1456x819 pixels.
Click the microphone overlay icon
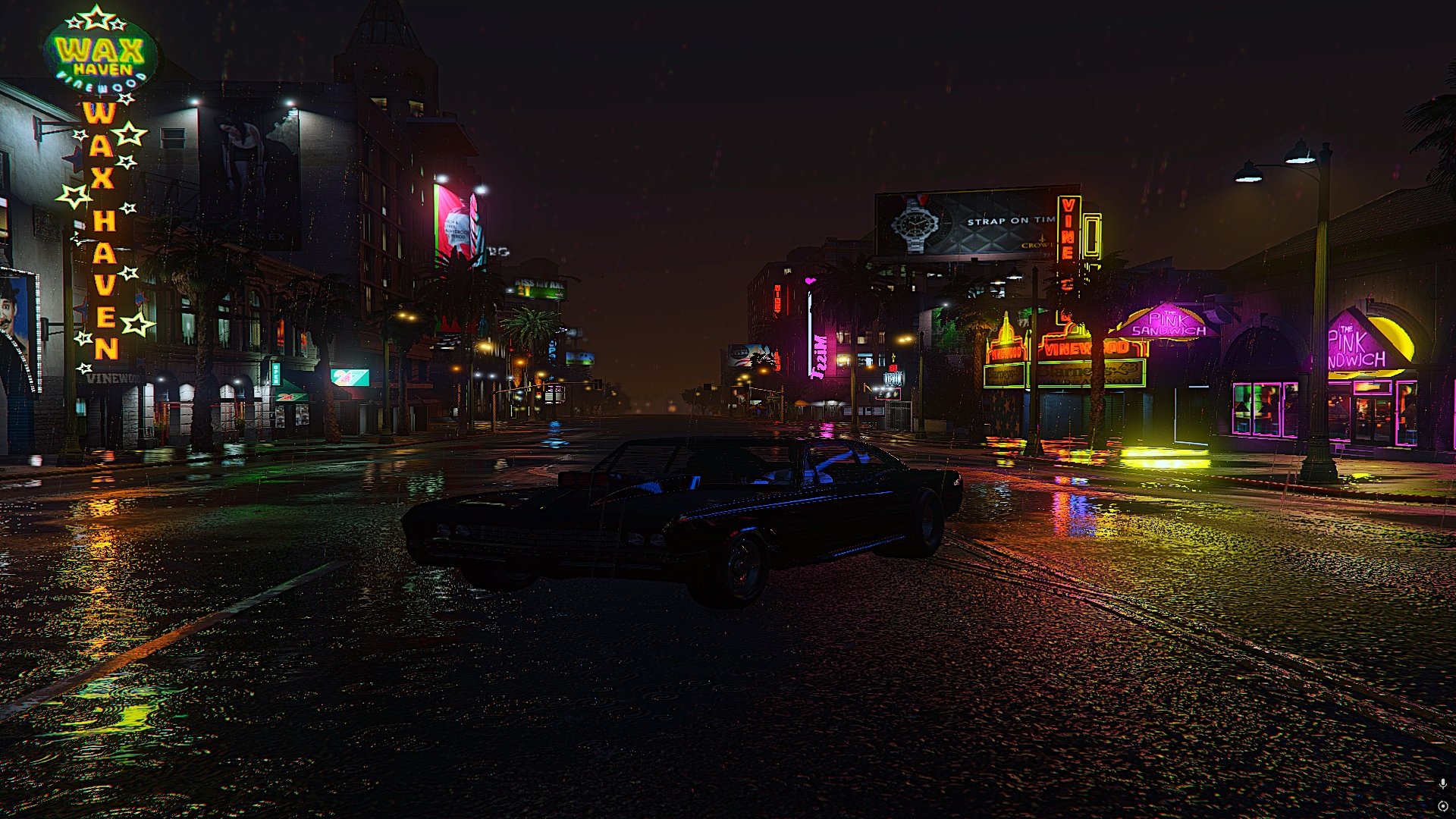click(x=1442, y=783)
